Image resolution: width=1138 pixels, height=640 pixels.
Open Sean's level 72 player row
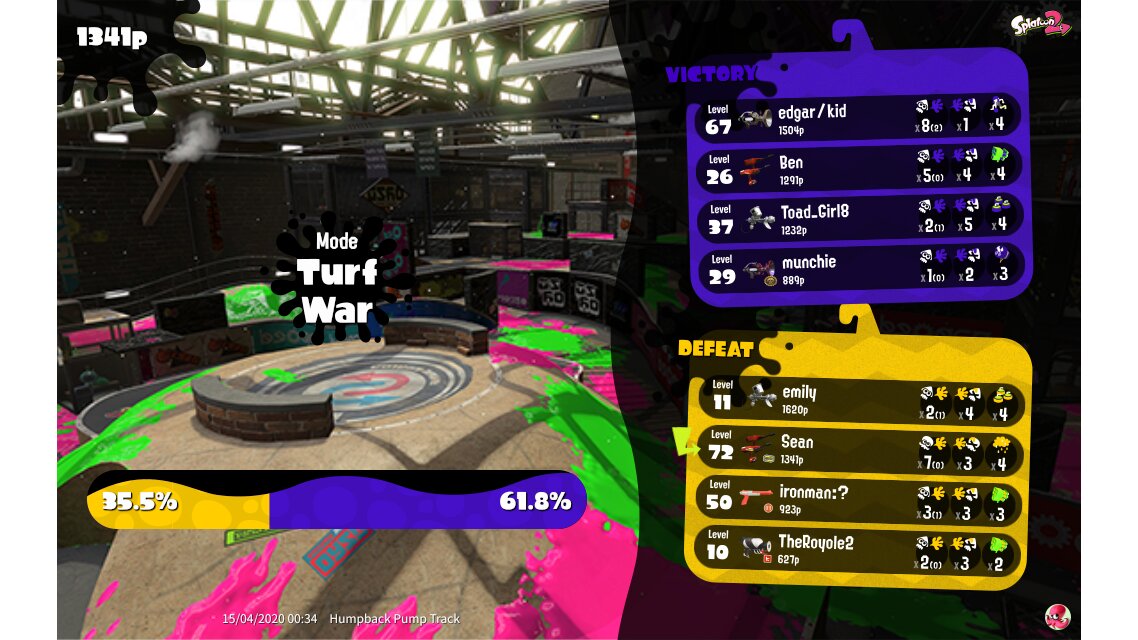click(x=858, y=449)
